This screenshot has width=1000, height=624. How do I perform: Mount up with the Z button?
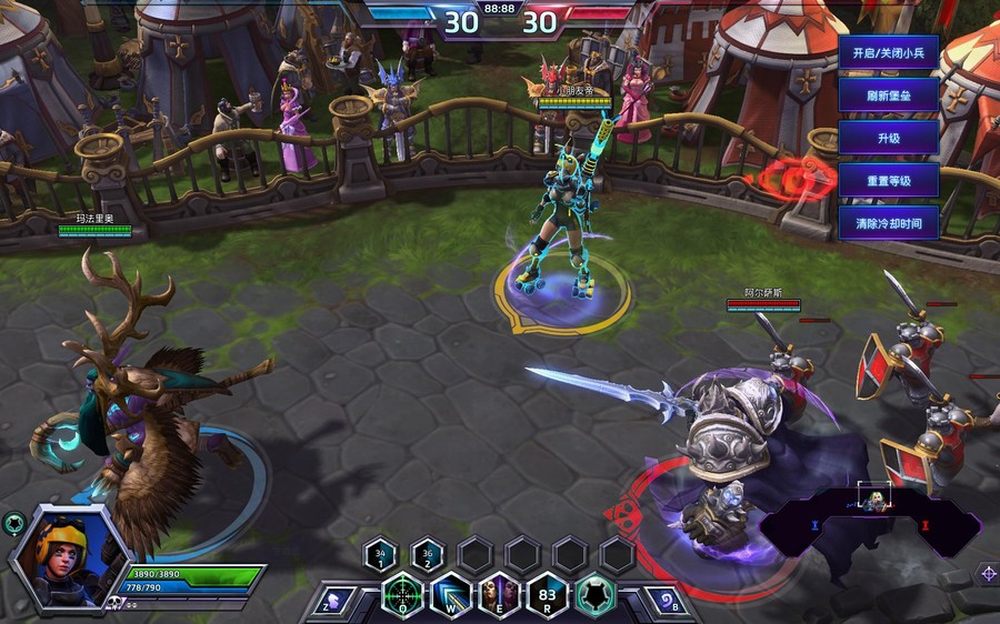click(335, 600)
